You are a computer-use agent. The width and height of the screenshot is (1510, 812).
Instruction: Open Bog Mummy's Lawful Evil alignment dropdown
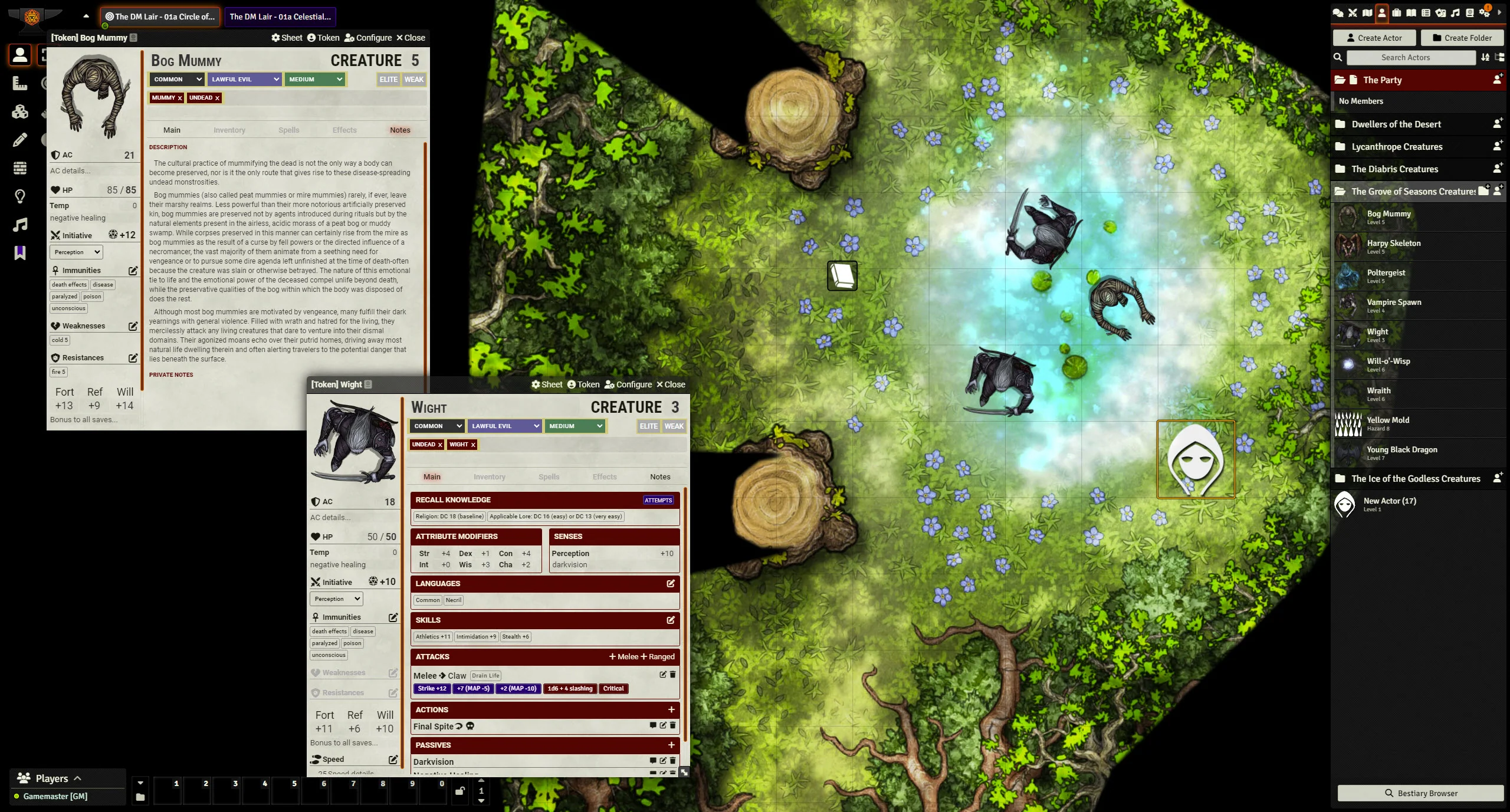244,80
